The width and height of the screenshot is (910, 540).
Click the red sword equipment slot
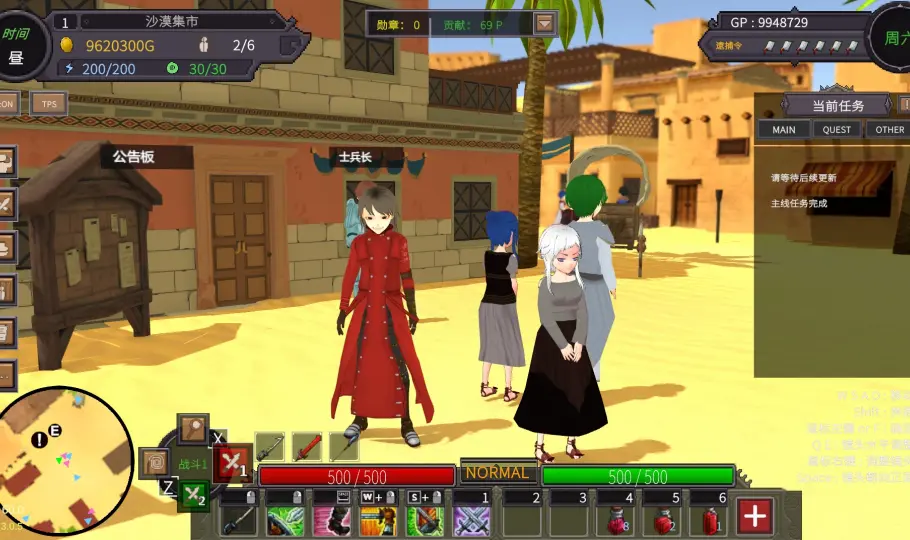[x=307, y=446]
